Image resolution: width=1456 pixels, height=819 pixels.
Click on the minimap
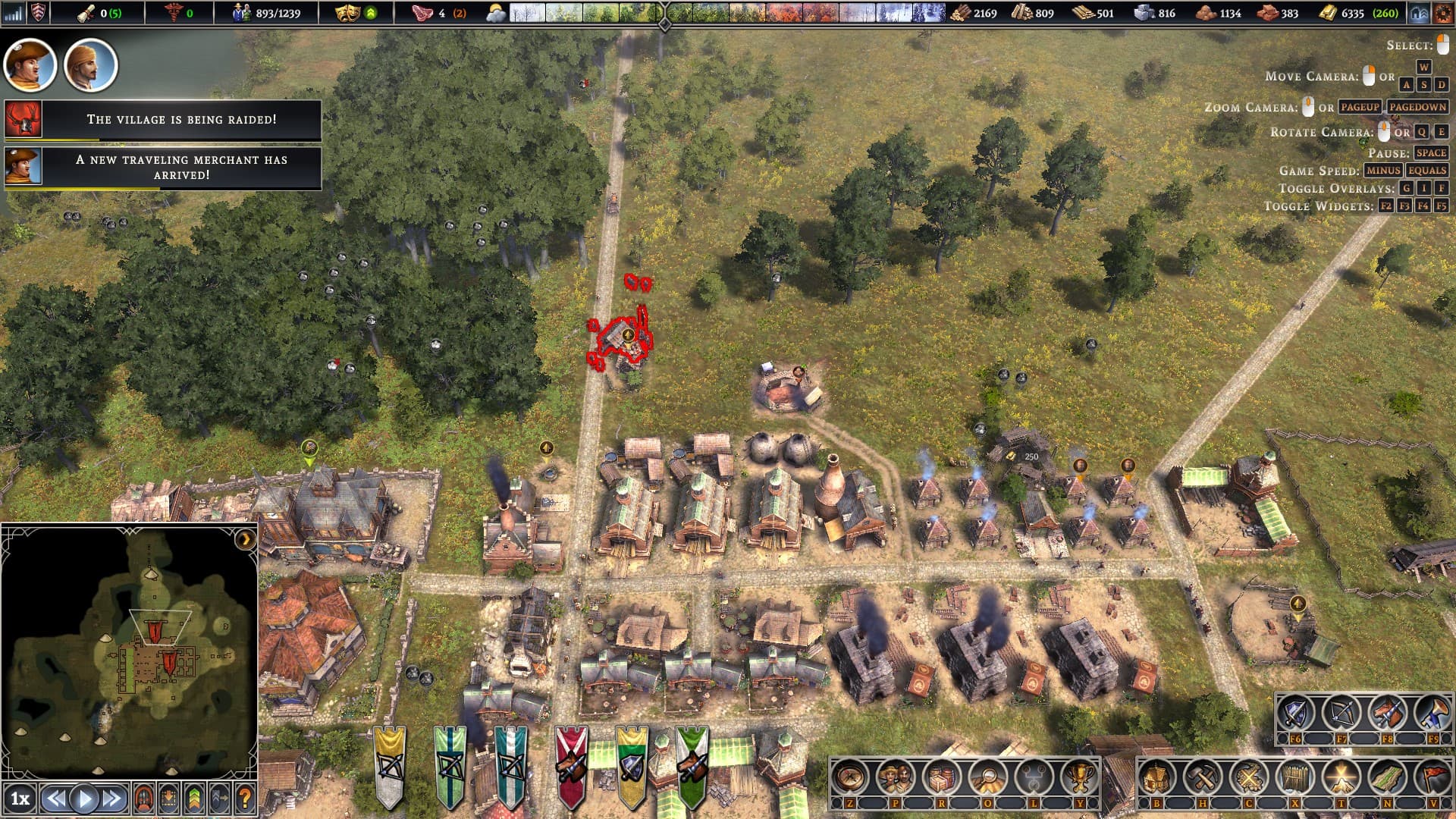point(129,652)
